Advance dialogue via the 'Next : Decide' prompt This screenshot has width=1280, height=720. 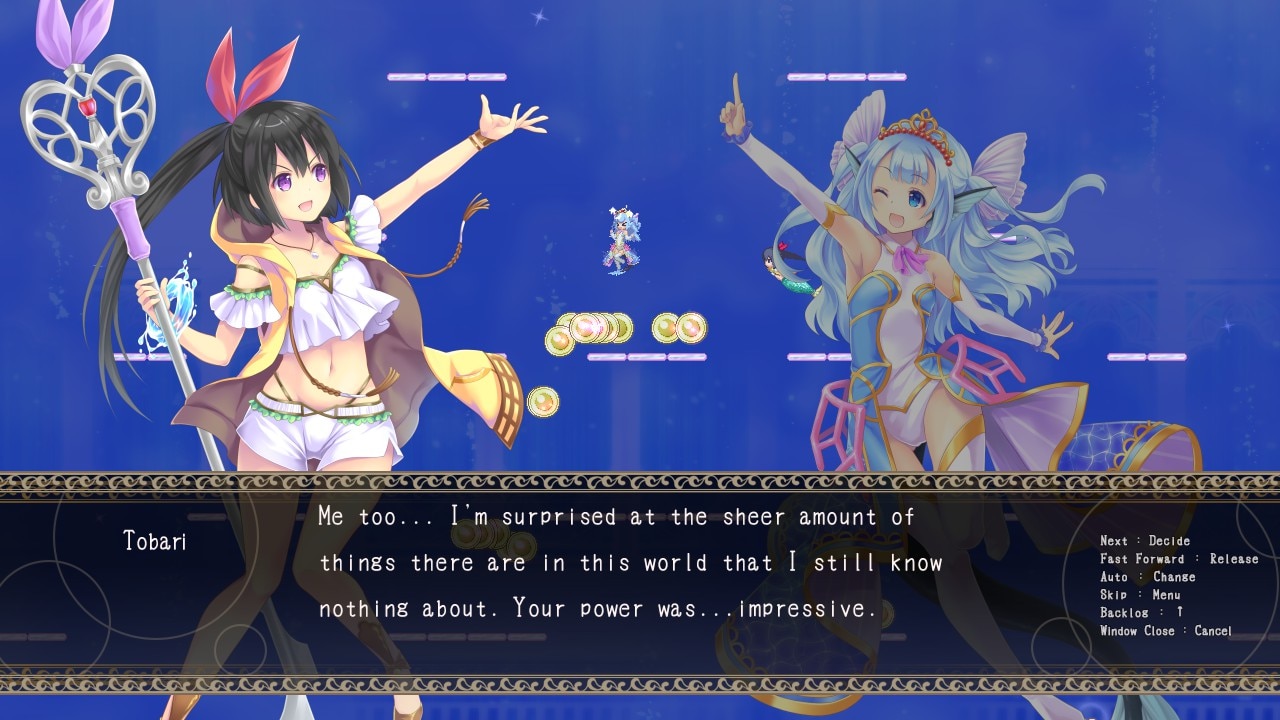click(1145, 541)
